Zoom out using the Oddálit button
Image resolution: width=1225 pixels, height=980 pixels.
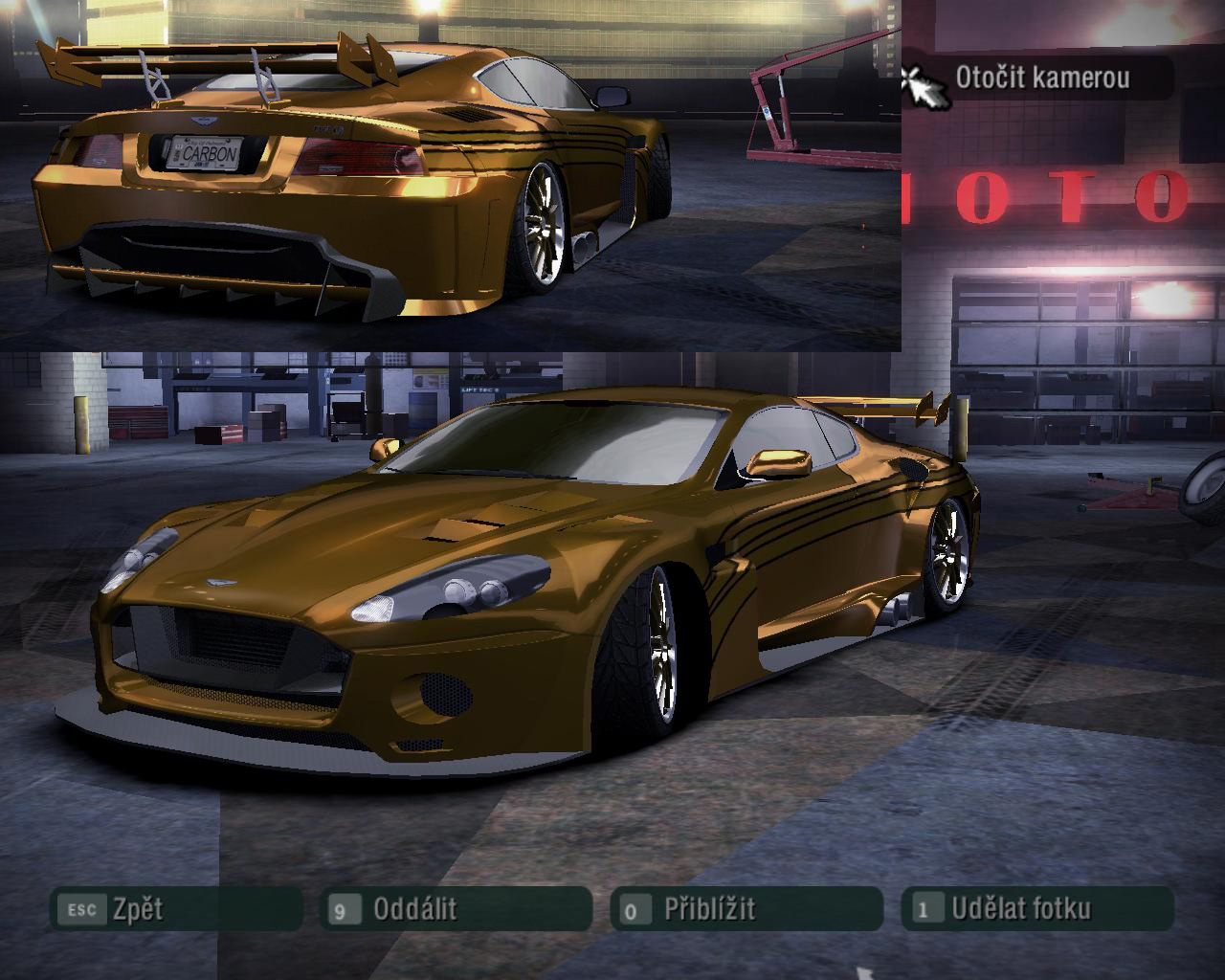coord(456,908)
